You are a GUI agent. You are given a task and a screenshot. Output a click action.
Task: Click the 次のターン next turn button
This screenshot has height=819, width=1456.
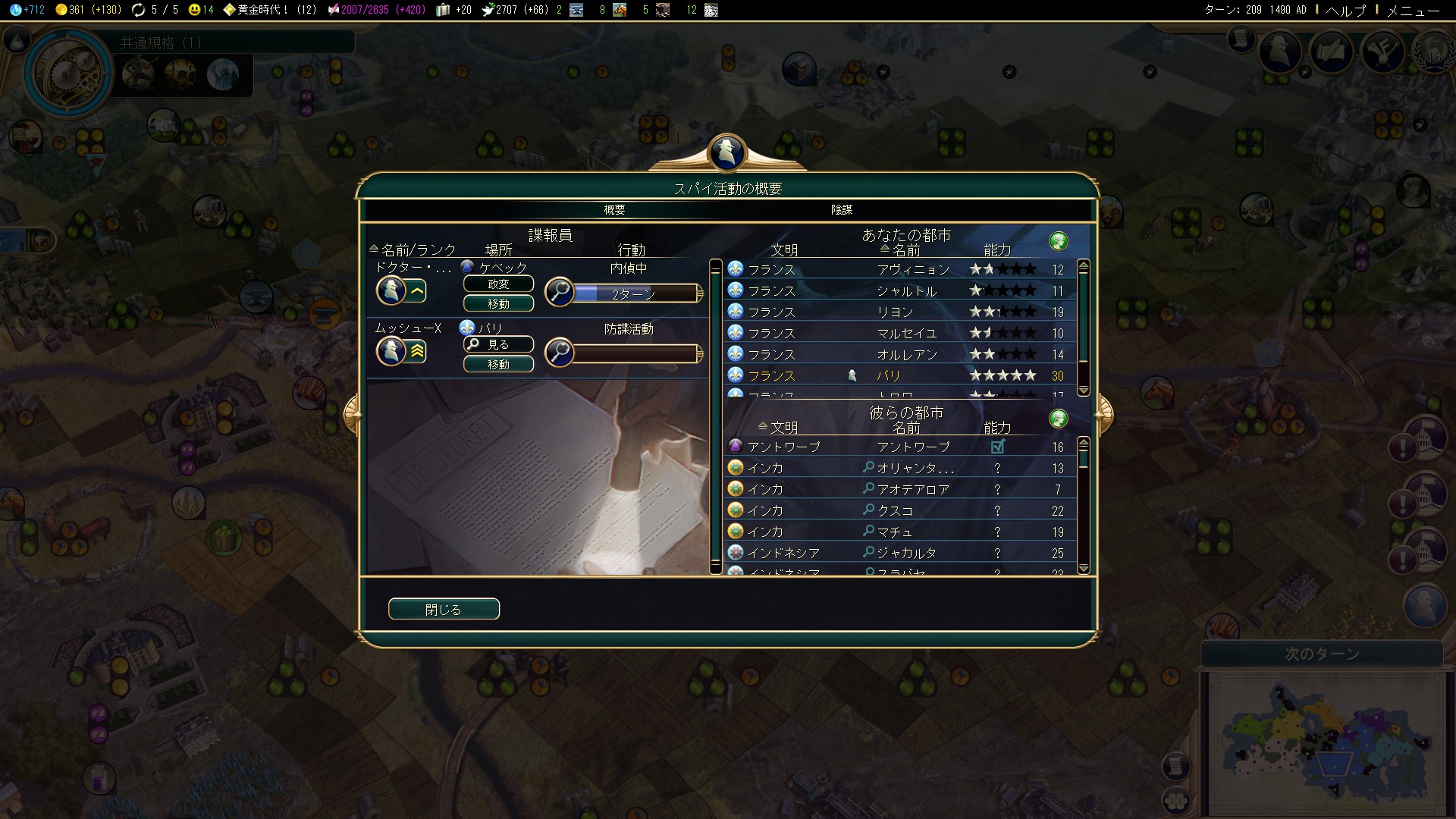1322,654
